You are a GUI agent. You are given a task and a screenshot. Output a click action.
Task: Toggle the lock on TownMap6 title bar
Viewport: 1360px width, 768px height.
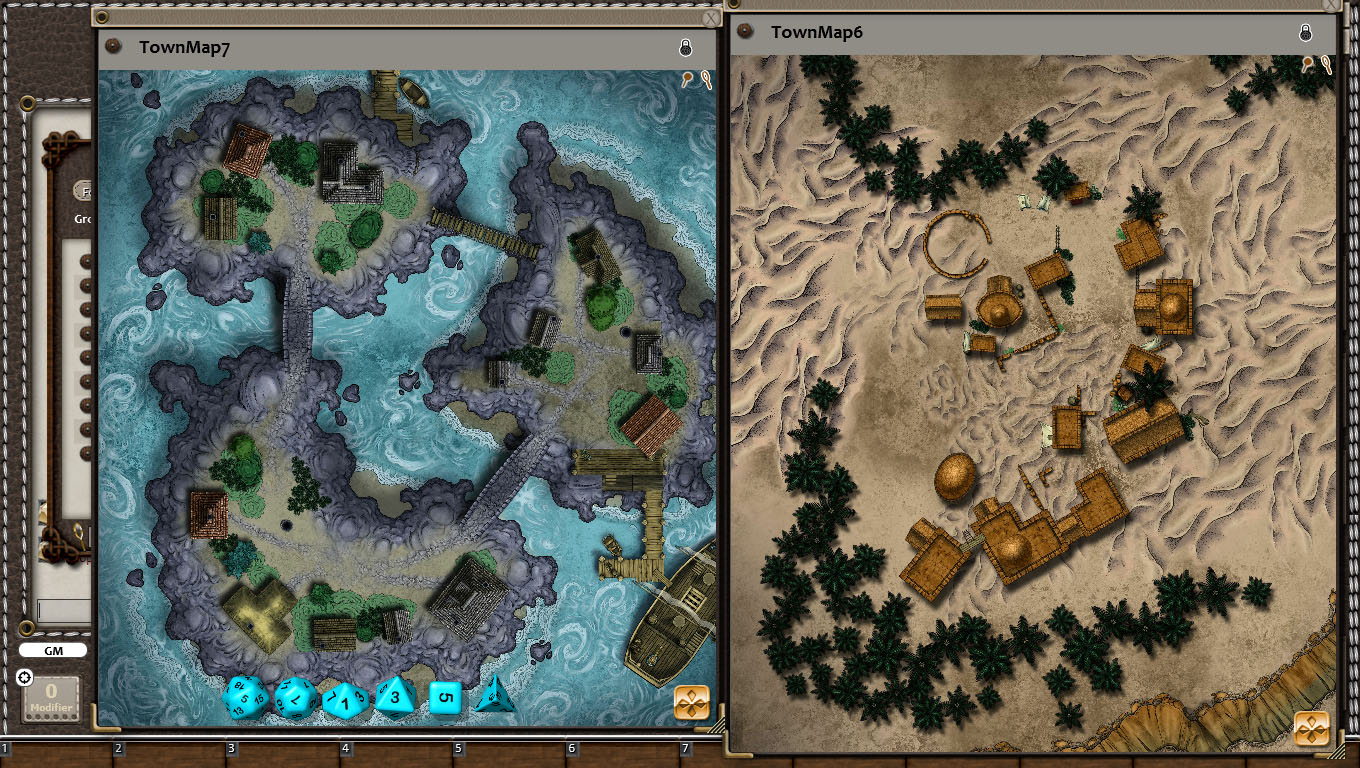coord(1306,32)
